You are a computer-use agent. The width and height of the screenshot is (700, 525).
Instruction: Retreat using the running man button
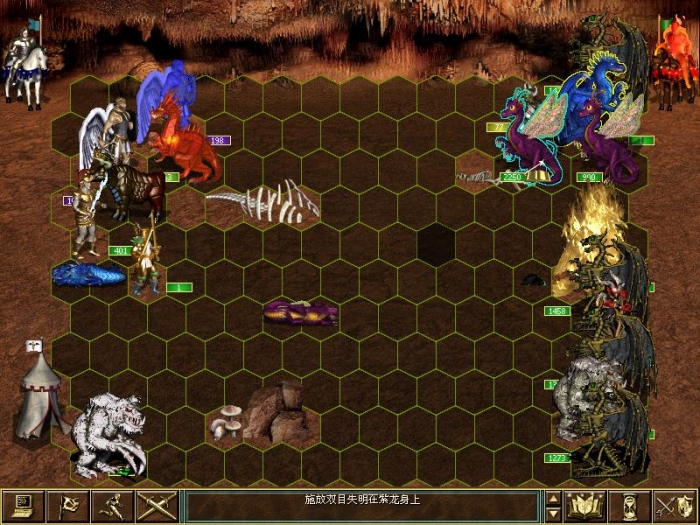pos(113,505)
